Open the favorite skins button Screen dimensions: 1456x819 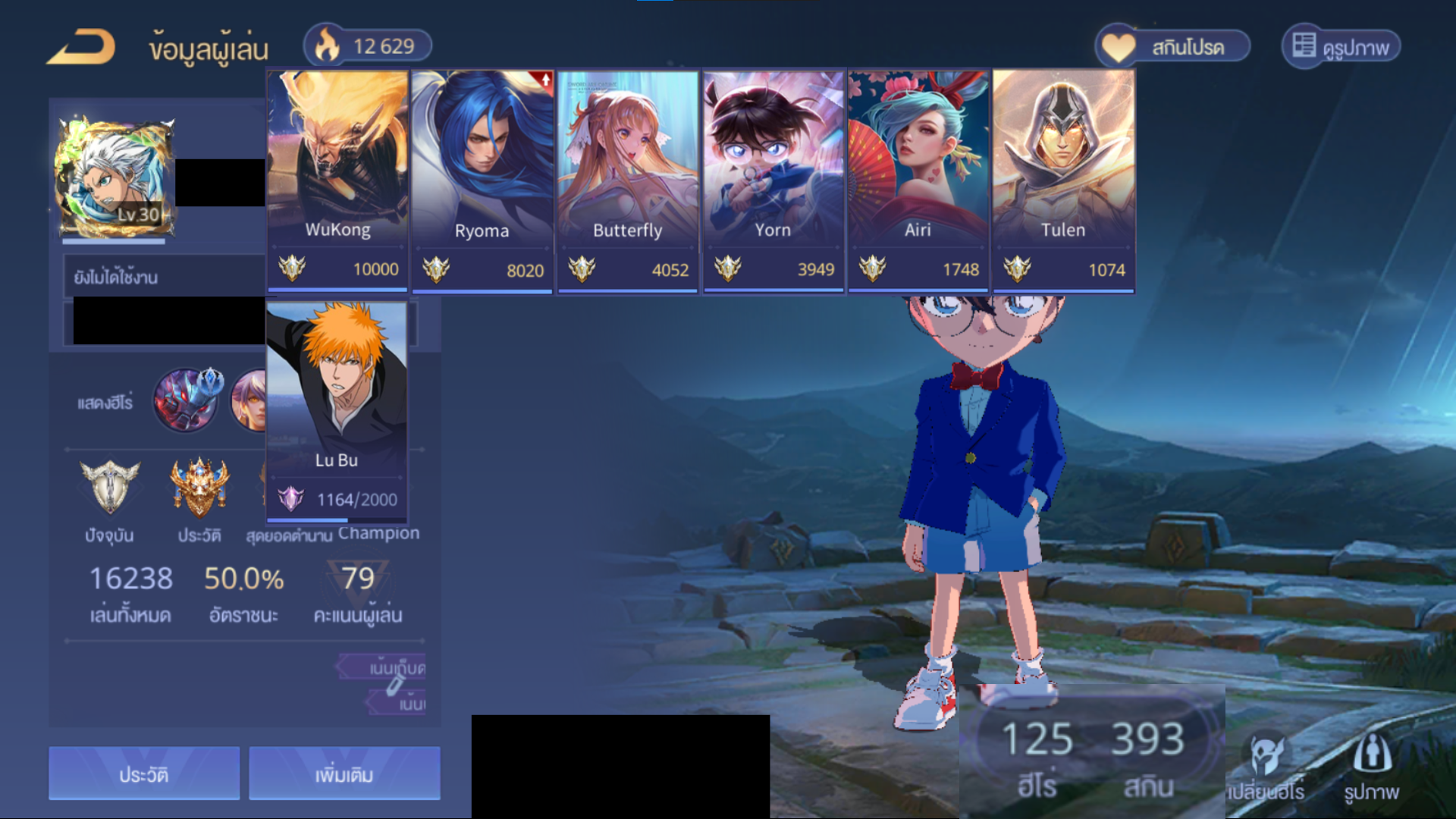tap(1172, 47)
